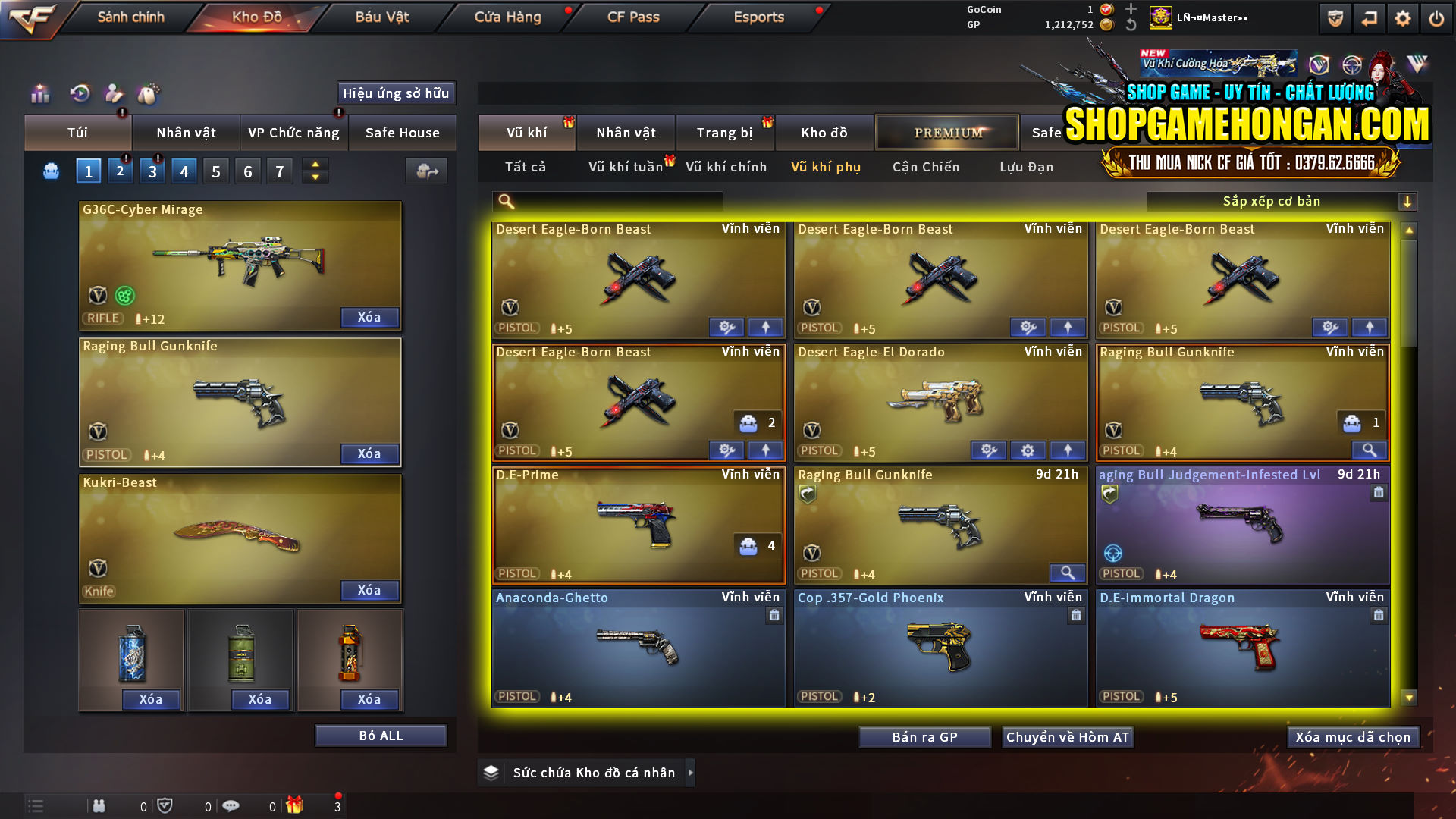
Task: Click the chat bubble icon on bottom bar
Action: coord(231,805)
